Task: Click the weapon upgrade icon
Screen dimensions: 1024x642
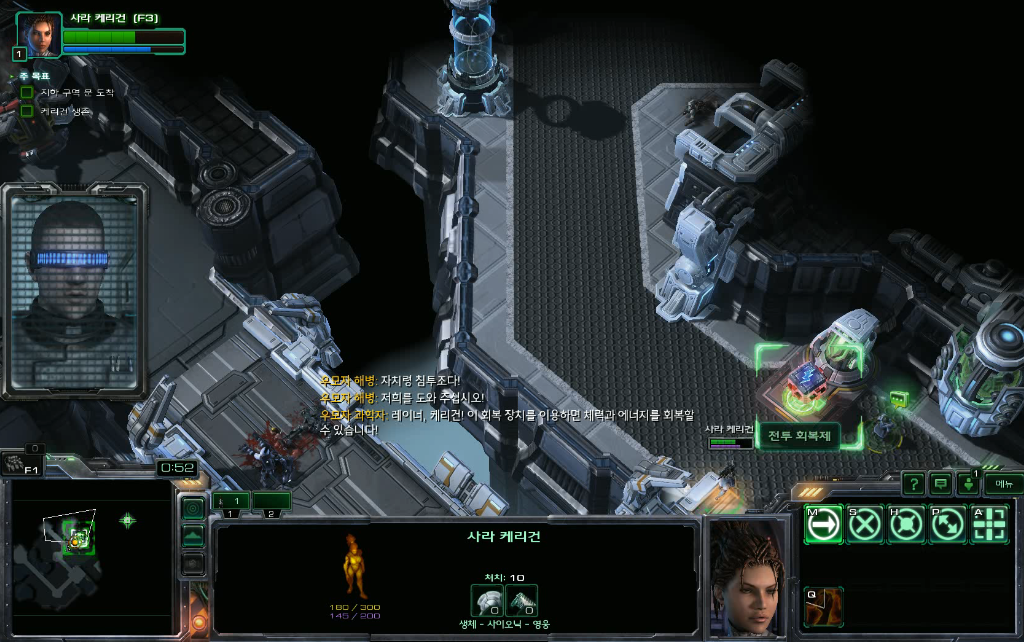Action: (520, 599)
